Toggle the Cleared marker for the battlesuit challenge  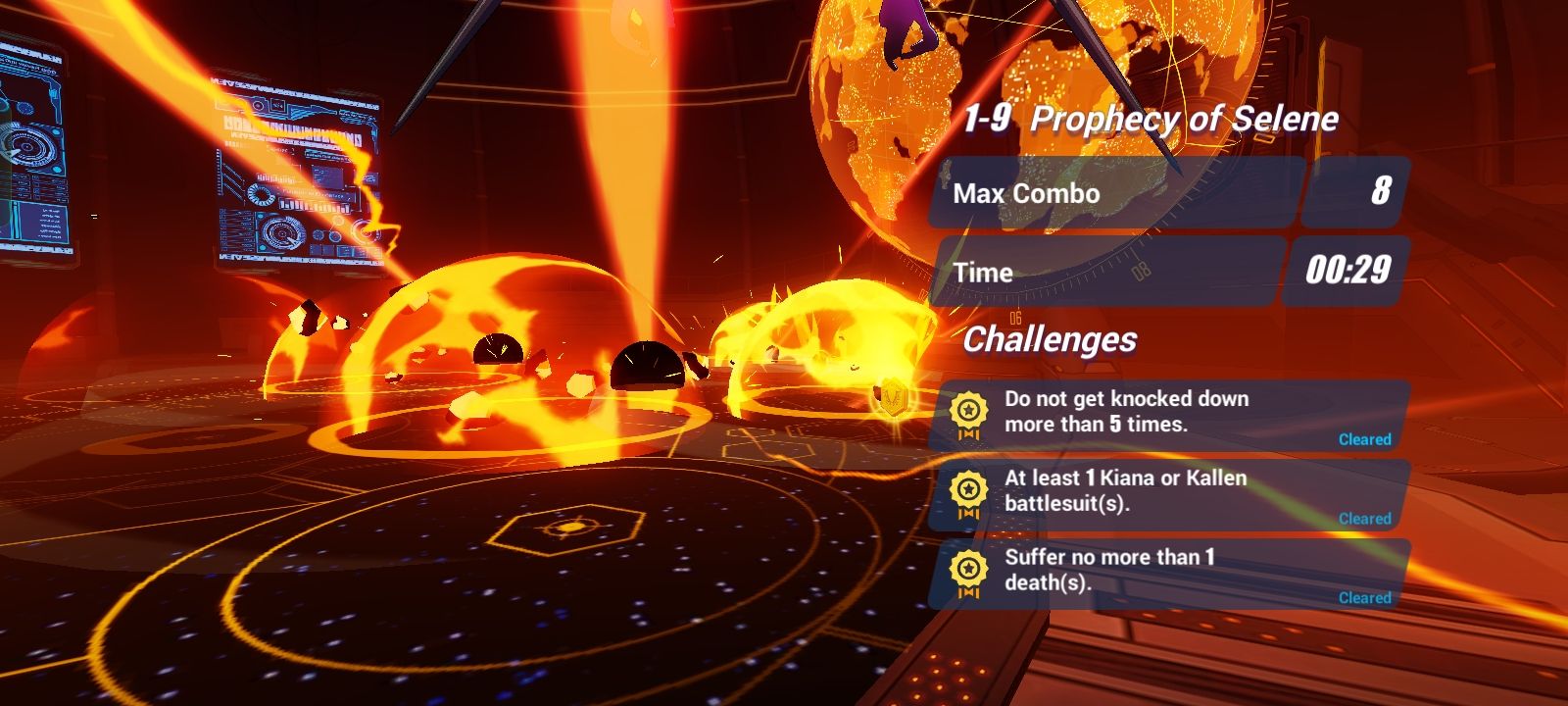pyautogui.click(x=1365, y=519)
